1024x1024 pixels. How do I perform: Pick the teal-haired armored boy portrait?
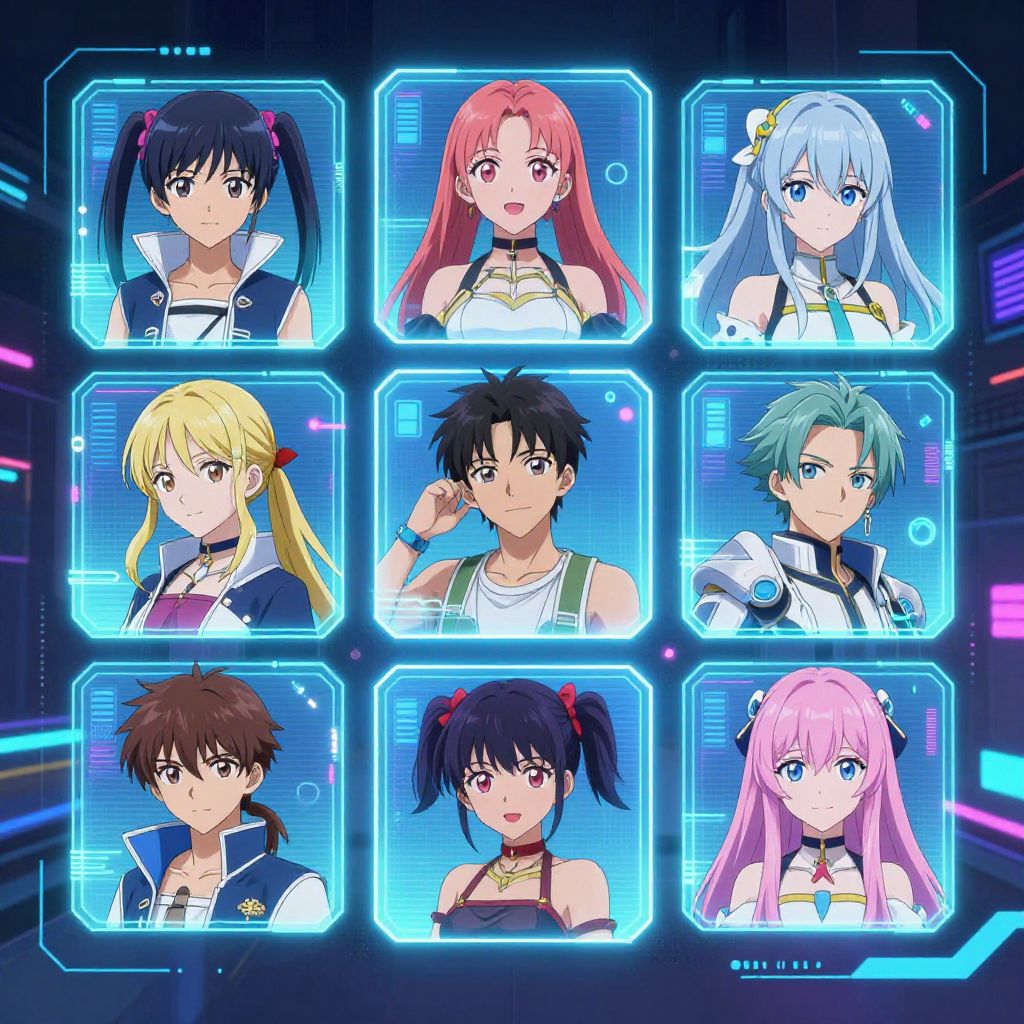(x=817, y=505)
